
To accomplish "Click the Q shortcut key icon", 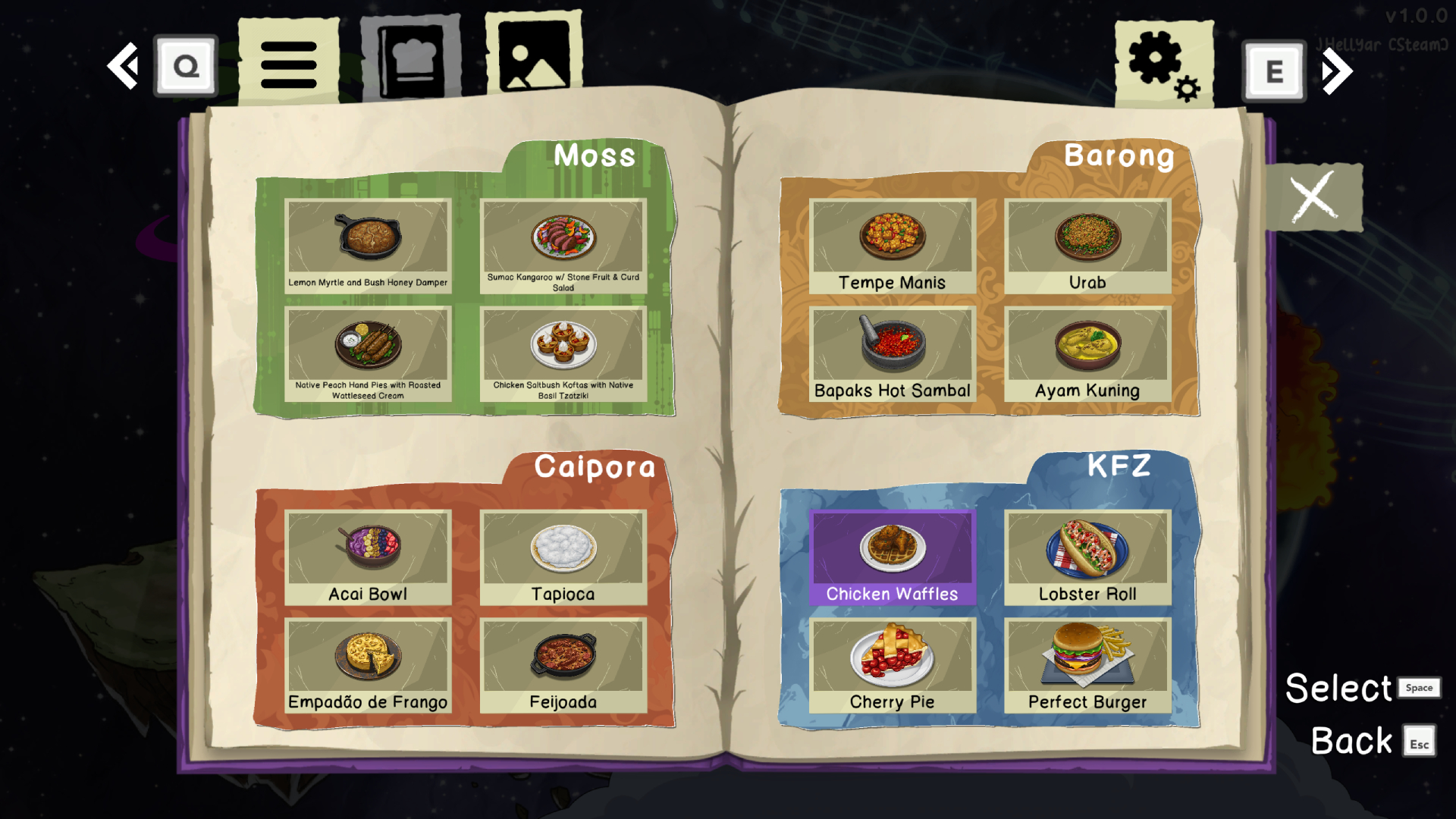I will click(x=185, y=66).
